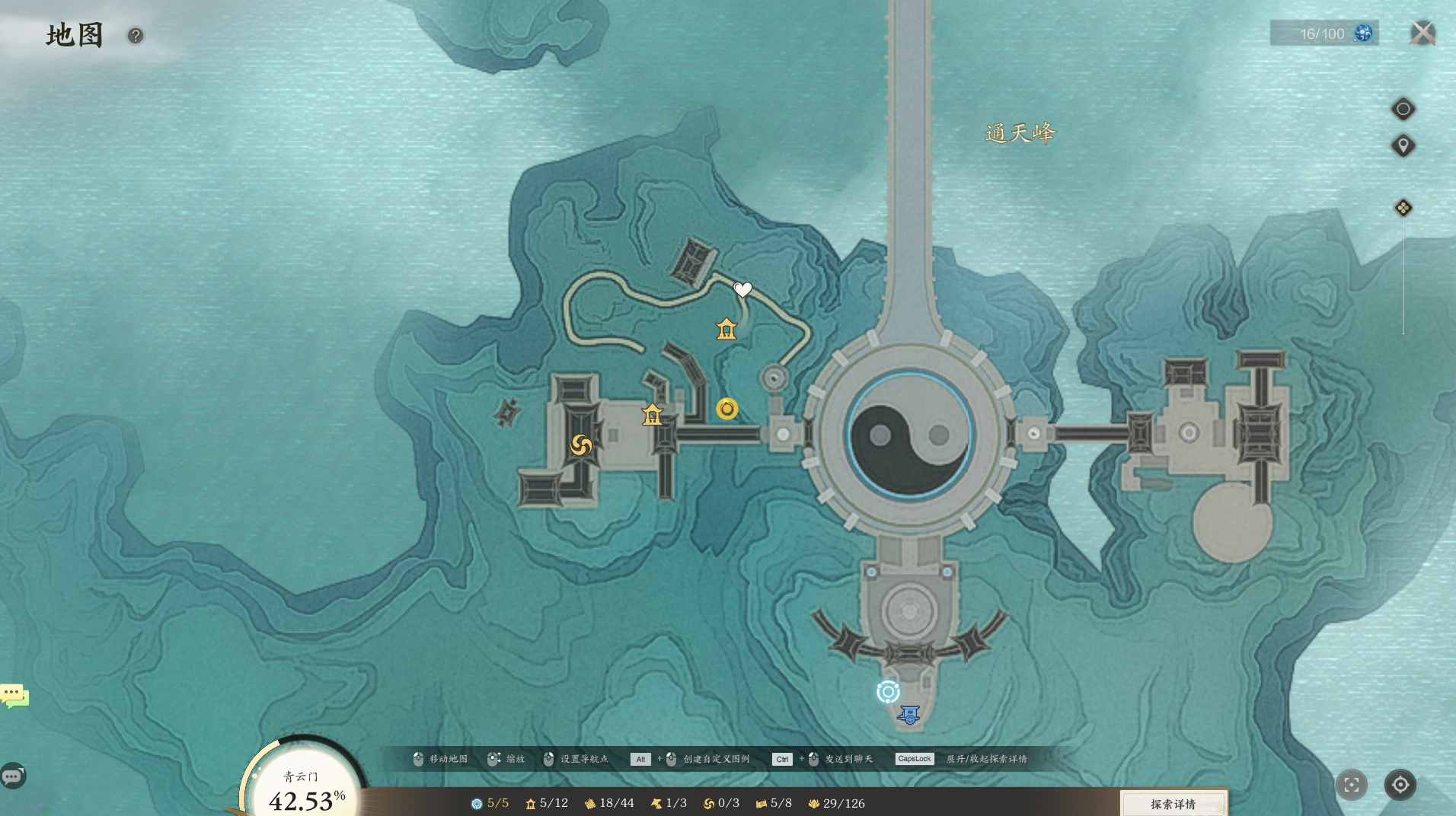The width and height of the screenshot is (1456, 816).
Task: Click the four-petal diamond zoom handle
Action: point(1403,208)
